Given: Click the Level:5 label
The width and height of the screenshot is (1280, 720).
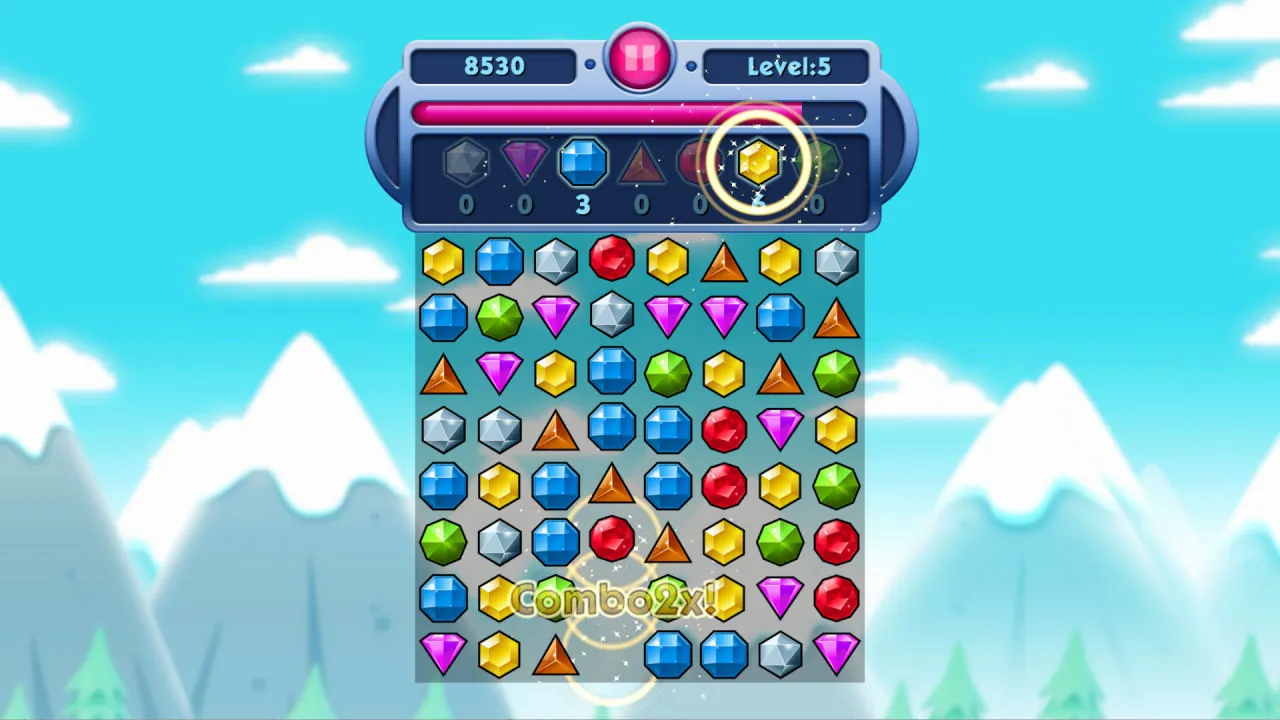Looking at the screenshot, I should pyautogui.click(x=788, y=66).
